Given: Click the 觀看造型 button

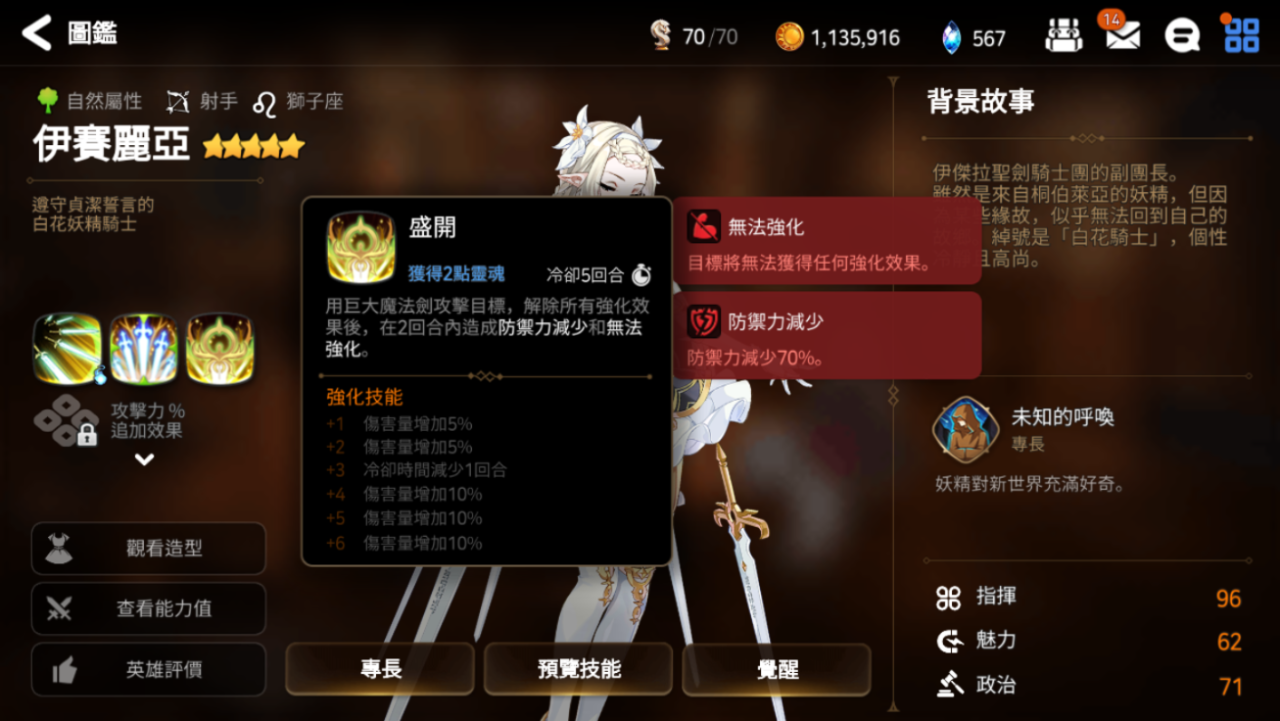Looking at the screenshot, I should pyautogui.click(x=148, y=548).
